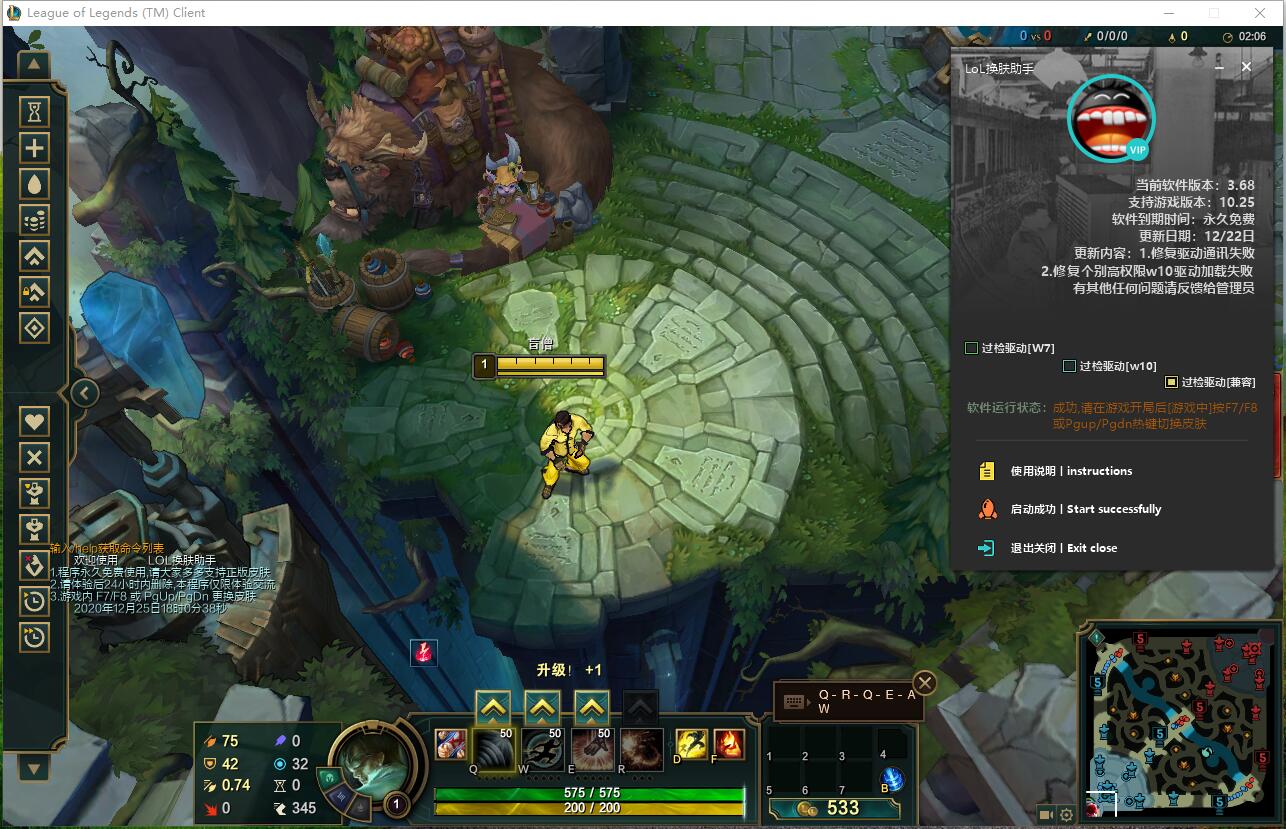Enable the 过检驱动[w10] checkbox
1286x829 pixels.
pyautogui.click(x=1068, y=367)
